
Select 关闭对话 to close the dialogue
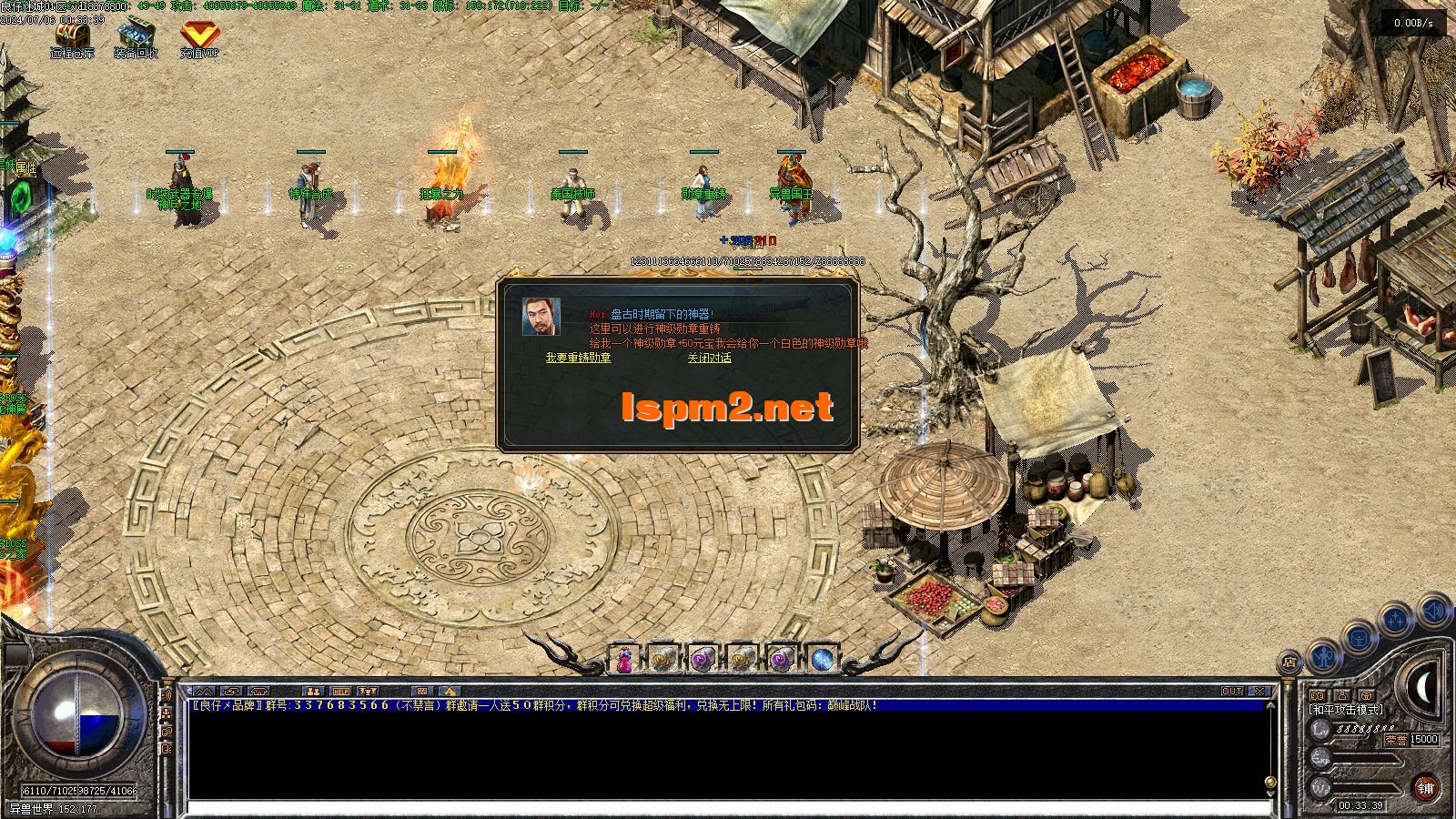(709, 358)
